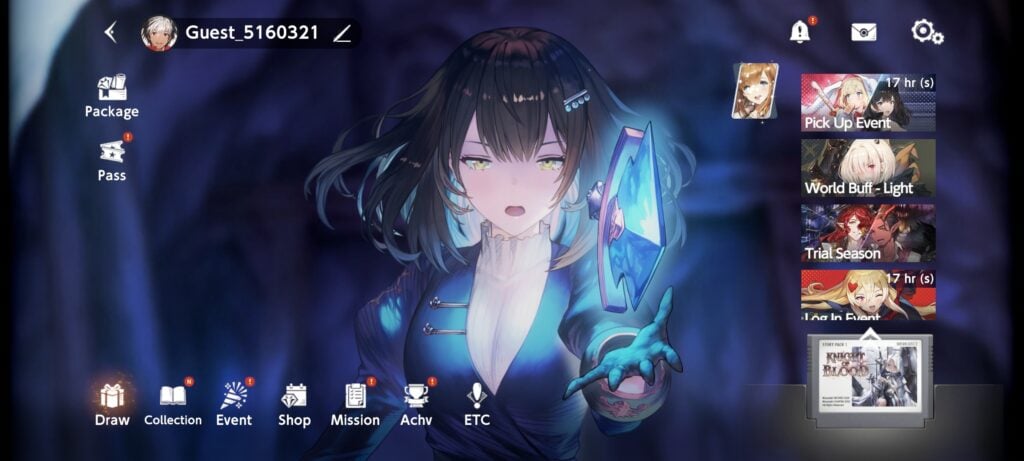1024x461 pixels.
Task: Edit the Guest_5160321 player name
Action: [342, 33]
